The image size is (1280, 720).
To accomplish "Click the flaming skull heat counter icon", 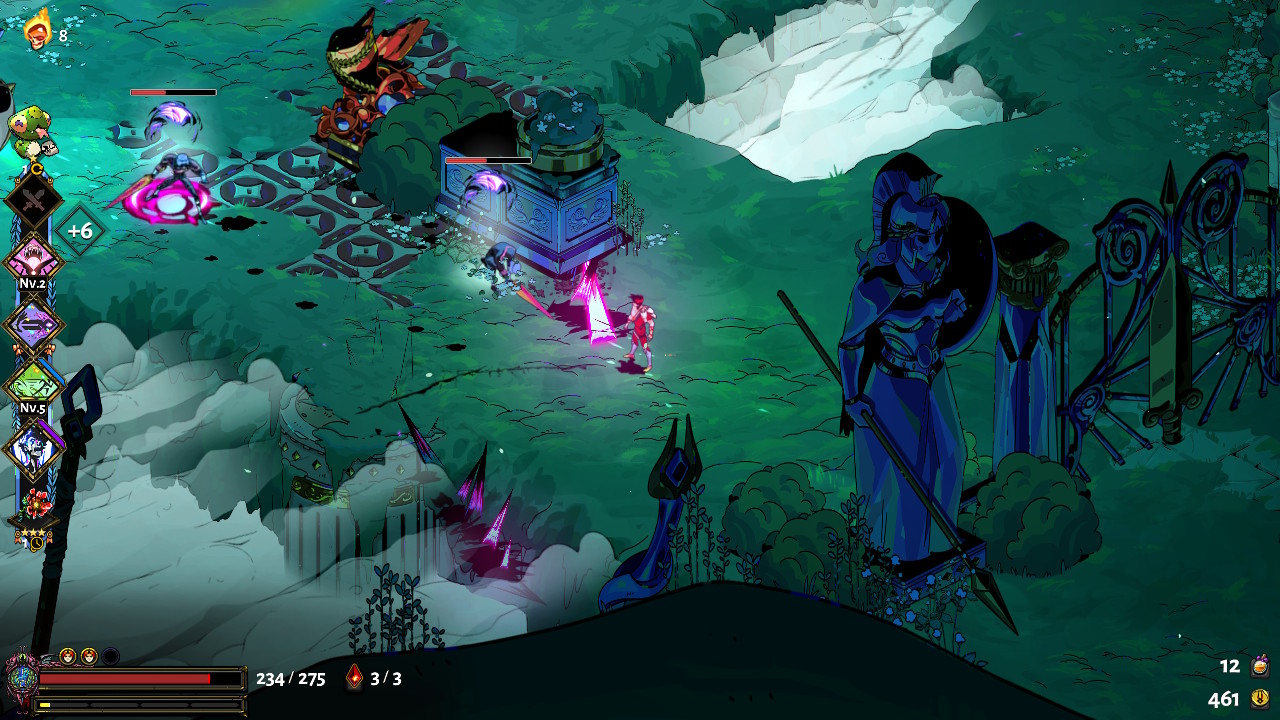I will point(38,30).
